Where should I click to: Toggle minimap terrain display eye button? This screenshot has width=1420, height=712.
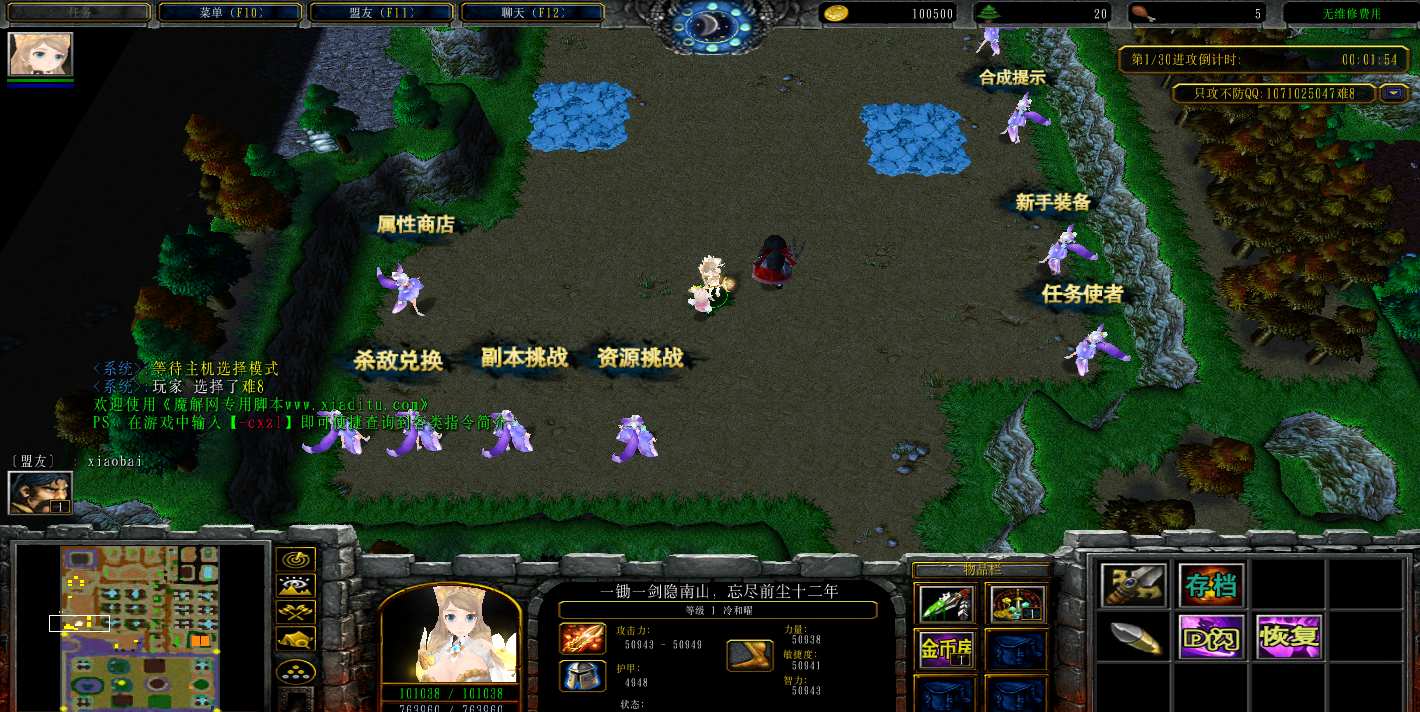tap(296, 586)
